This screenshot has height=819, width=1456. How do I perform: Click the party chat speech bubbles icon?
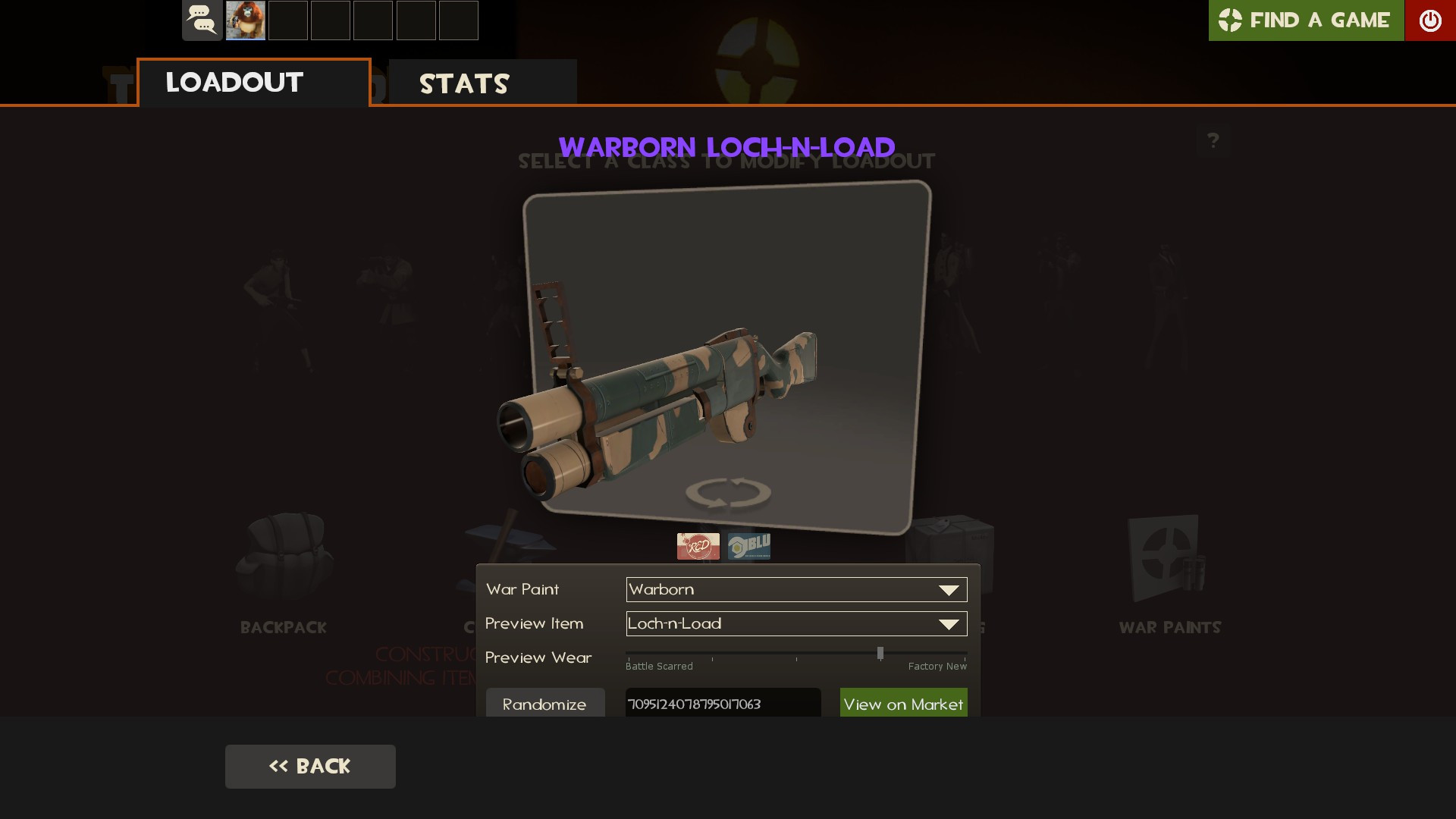pos(202,20)
